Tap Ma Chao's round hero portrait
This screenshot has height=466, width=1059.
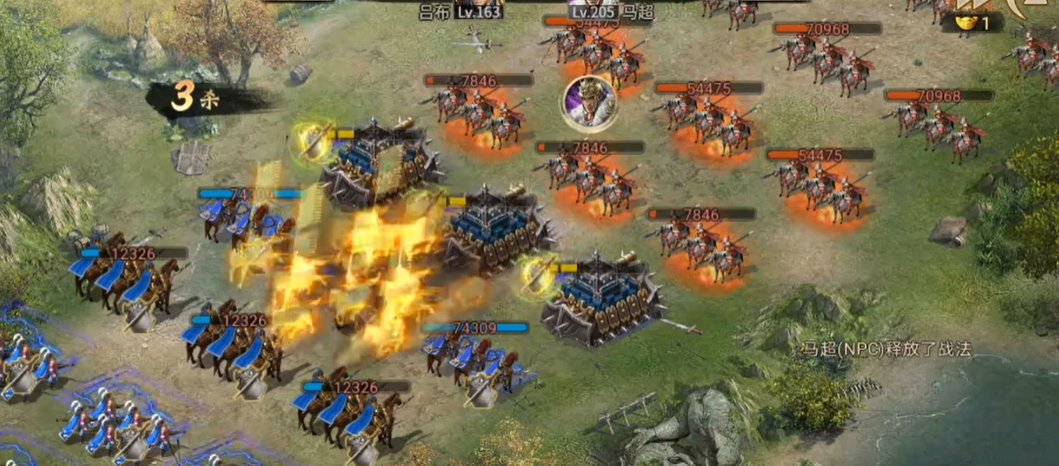coord(587,102)
